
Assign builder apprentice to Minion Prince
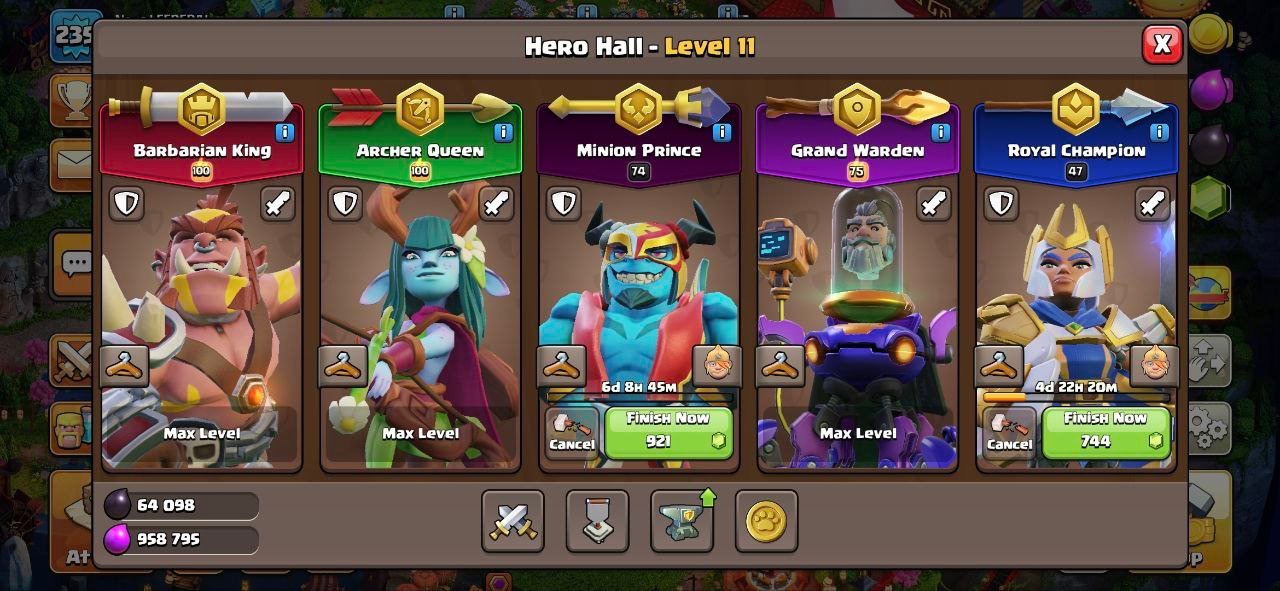tap(716, 366)
